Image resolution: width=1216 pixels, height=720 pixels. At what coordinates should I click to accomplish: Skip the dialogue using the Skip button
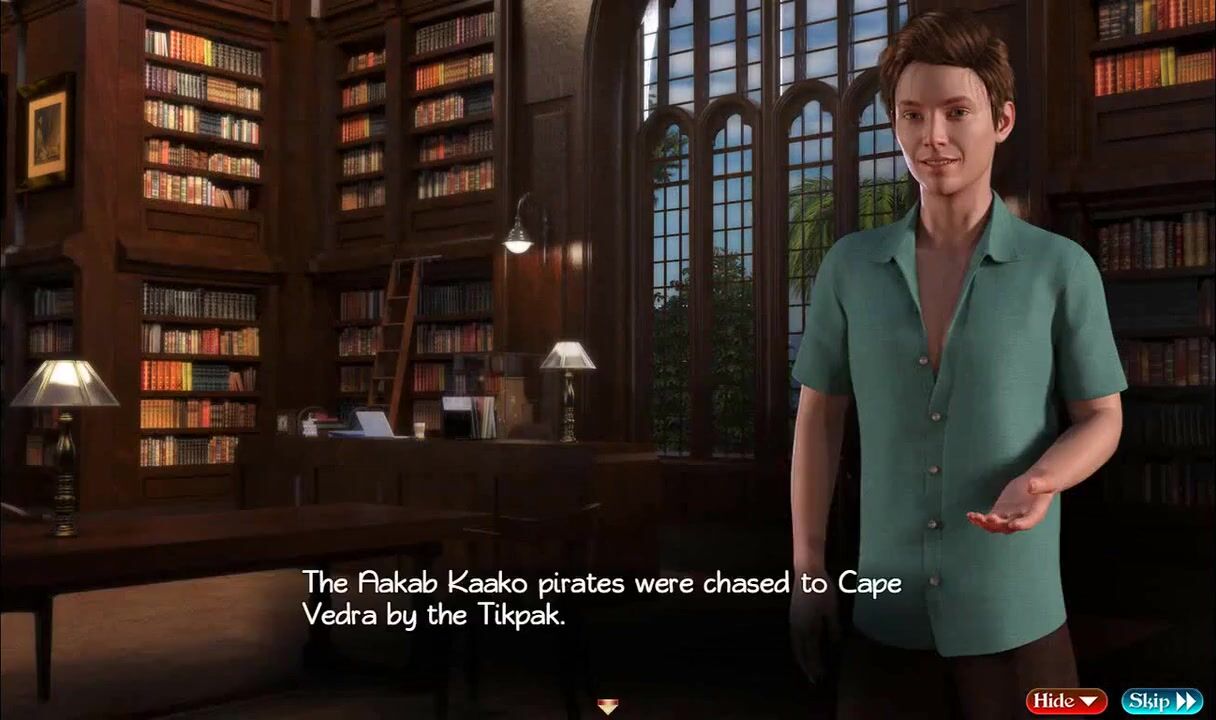(1160, 701)
